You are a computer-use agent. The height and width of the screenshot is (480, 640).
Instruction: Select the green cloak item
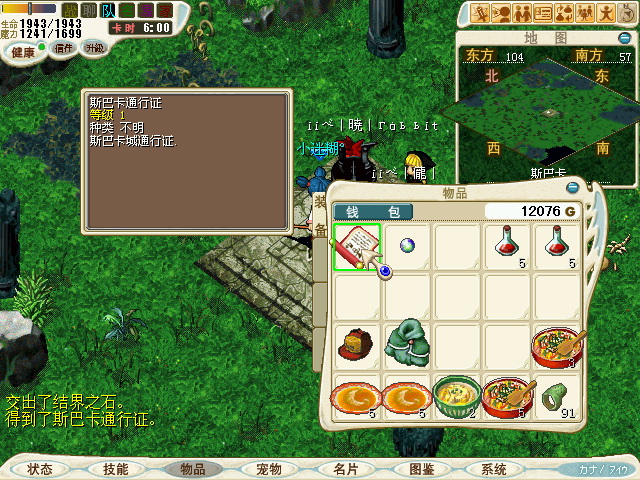coord(407,344)
